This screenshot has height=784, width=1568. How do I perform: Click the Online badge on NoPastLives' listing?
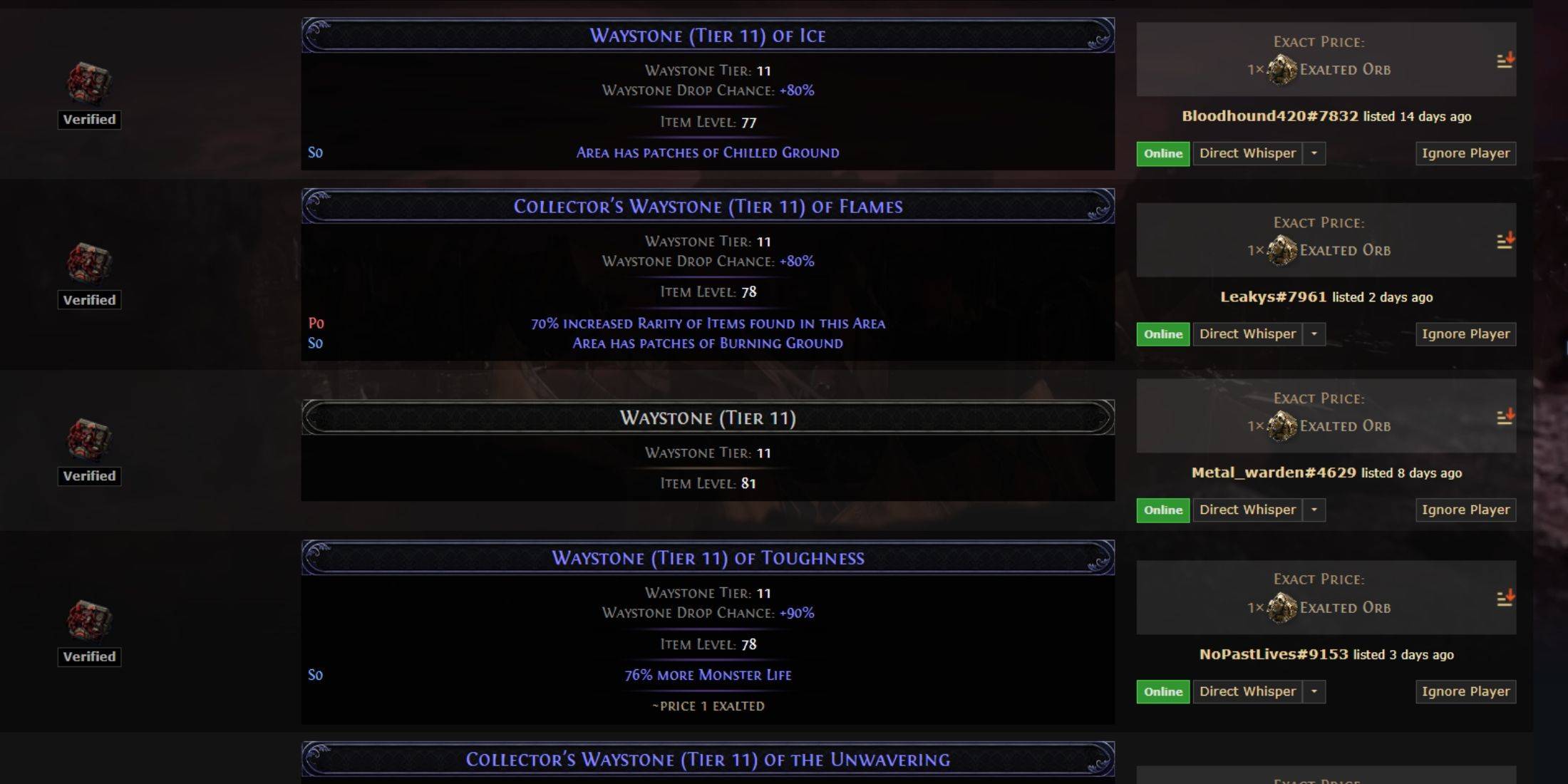pyautogui.click(x=1162, y=691)
